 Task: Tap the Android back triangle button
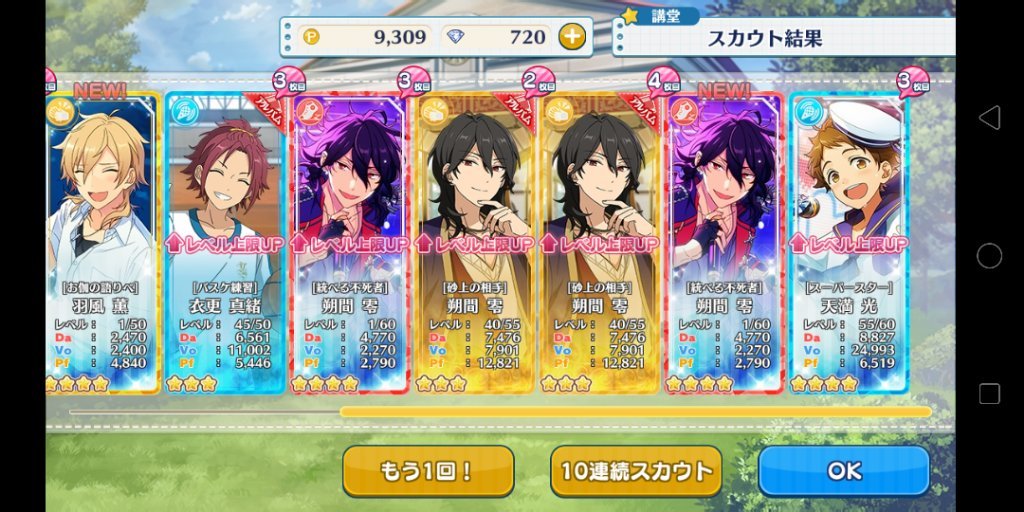click(989, 118)
